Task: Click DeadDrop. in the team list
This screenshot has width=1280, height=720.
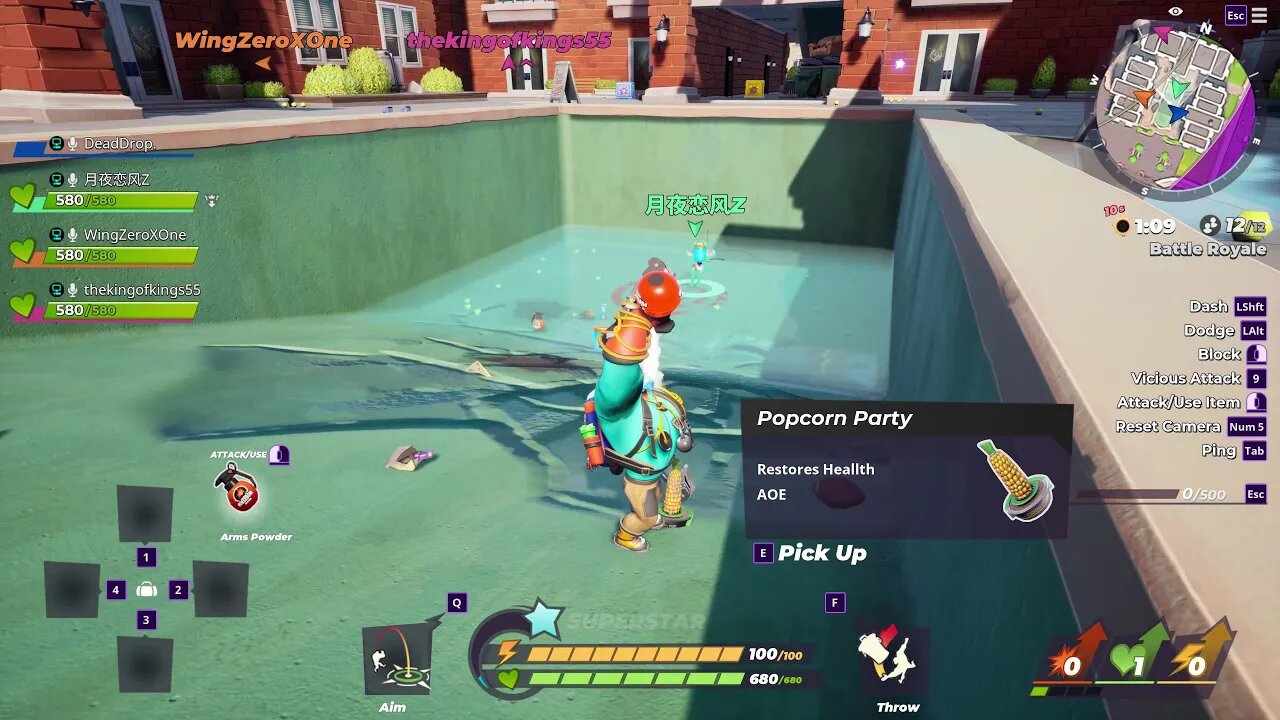Action: pyautogui.click(x=118, y=144)
